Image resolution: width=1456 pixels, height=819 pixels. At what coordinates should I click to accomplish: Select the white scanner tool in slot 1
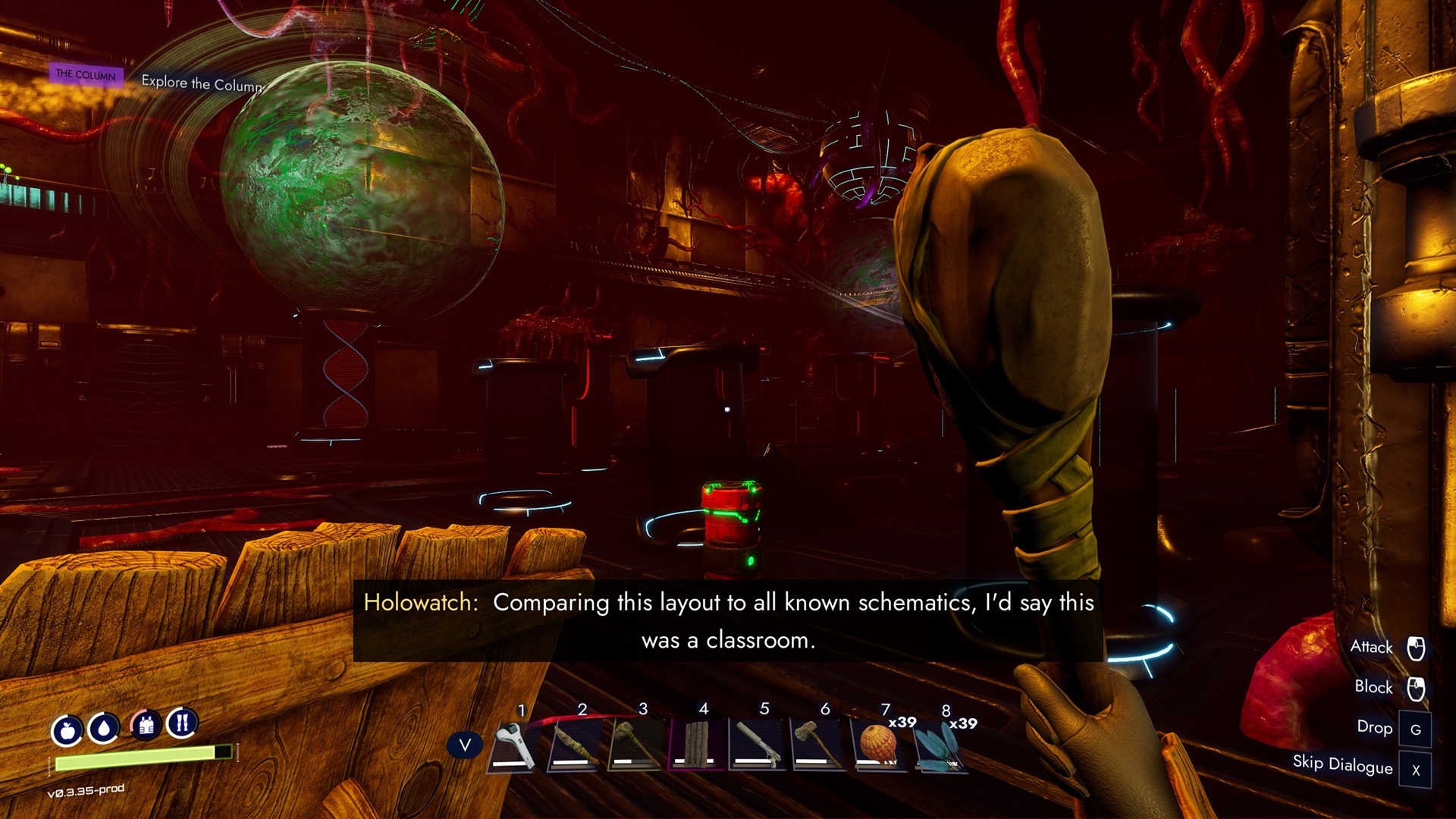click(513, 745)
